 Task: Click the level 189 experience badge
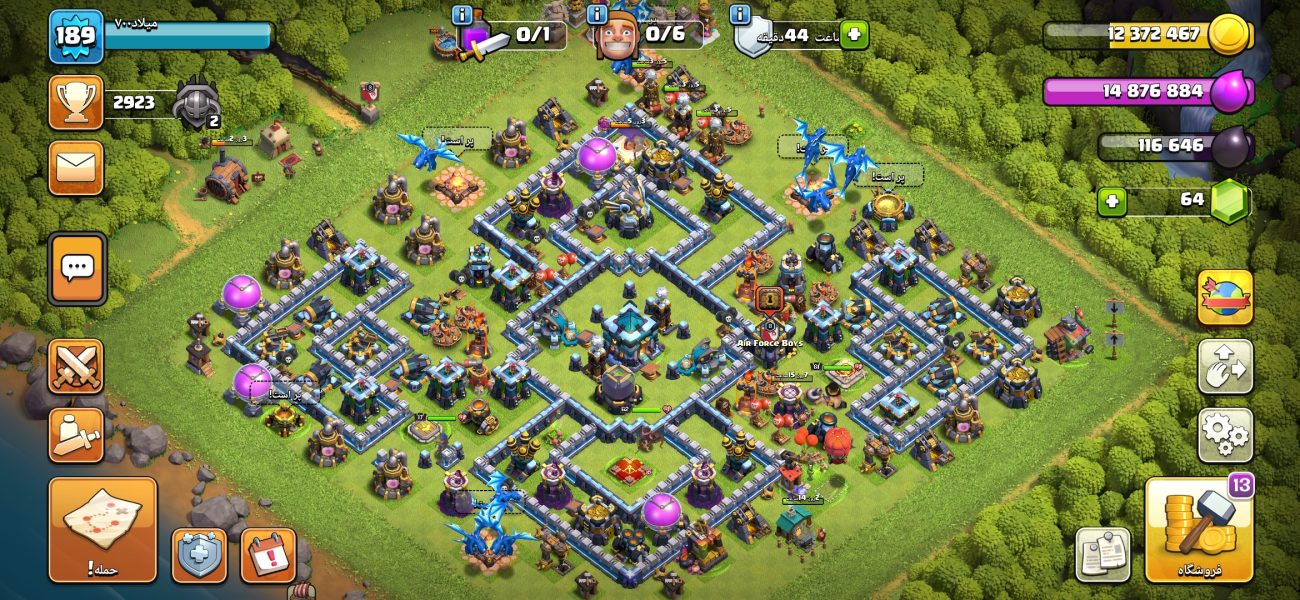(76, 37)
